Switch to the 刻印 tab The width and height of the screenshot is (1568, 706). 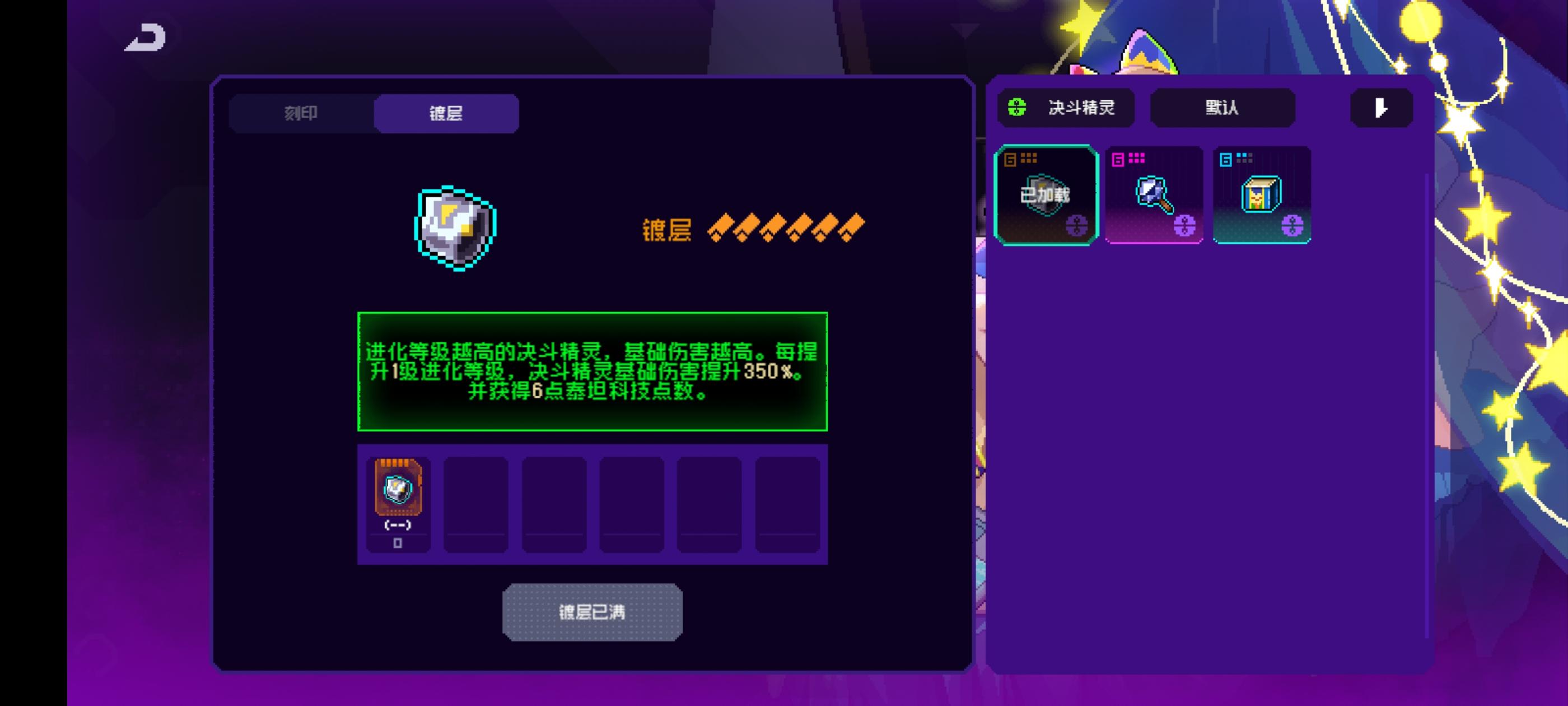(x=301, y=113)
